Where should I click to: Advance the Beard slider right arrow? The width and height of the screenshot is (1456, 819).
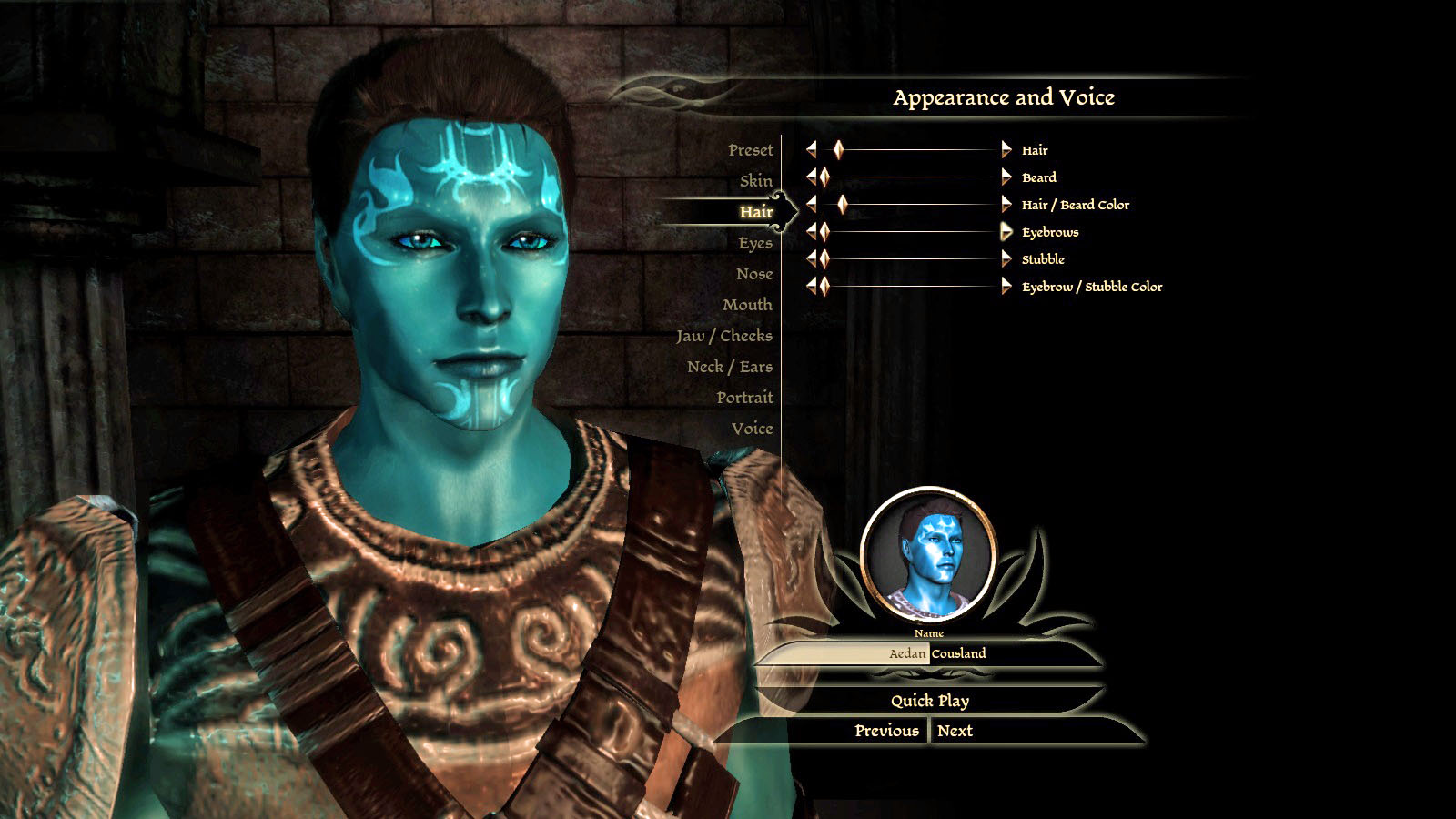[1006, 177]
